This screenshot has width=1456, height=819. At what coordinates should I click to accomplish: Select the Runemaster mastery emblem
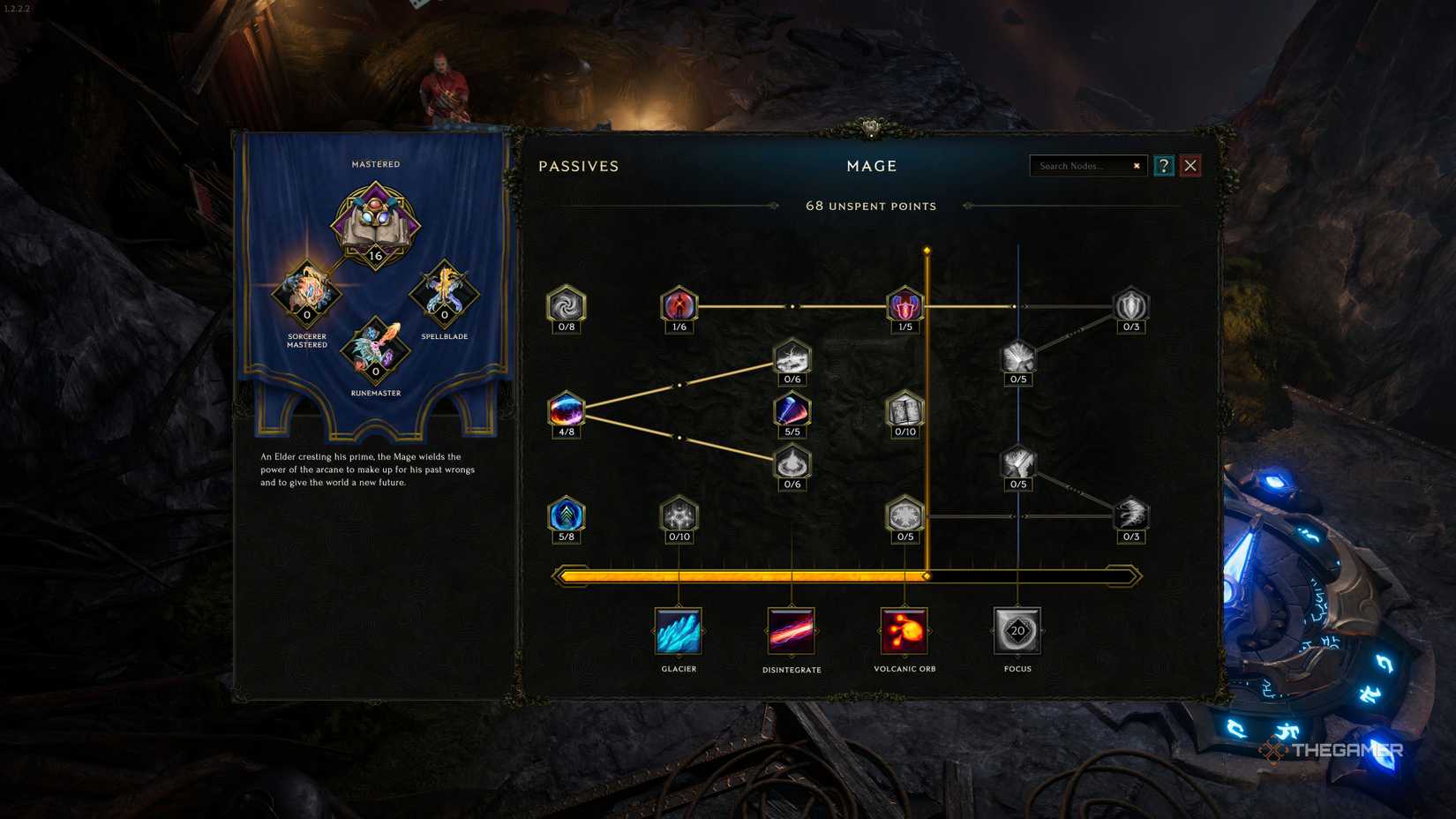pos(375,349)
